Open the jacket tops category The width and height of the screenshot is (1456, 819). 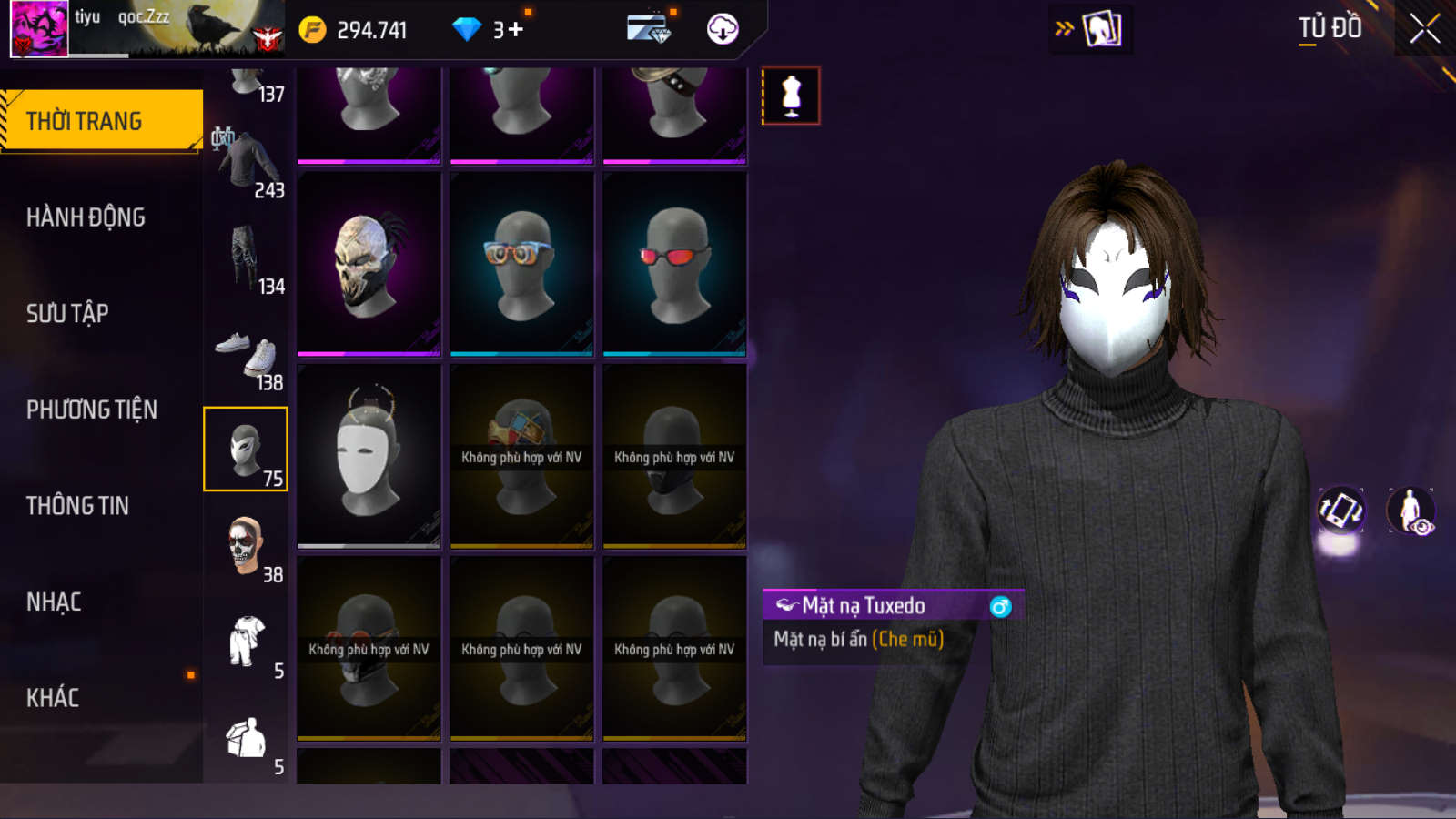tap(246, 161)
